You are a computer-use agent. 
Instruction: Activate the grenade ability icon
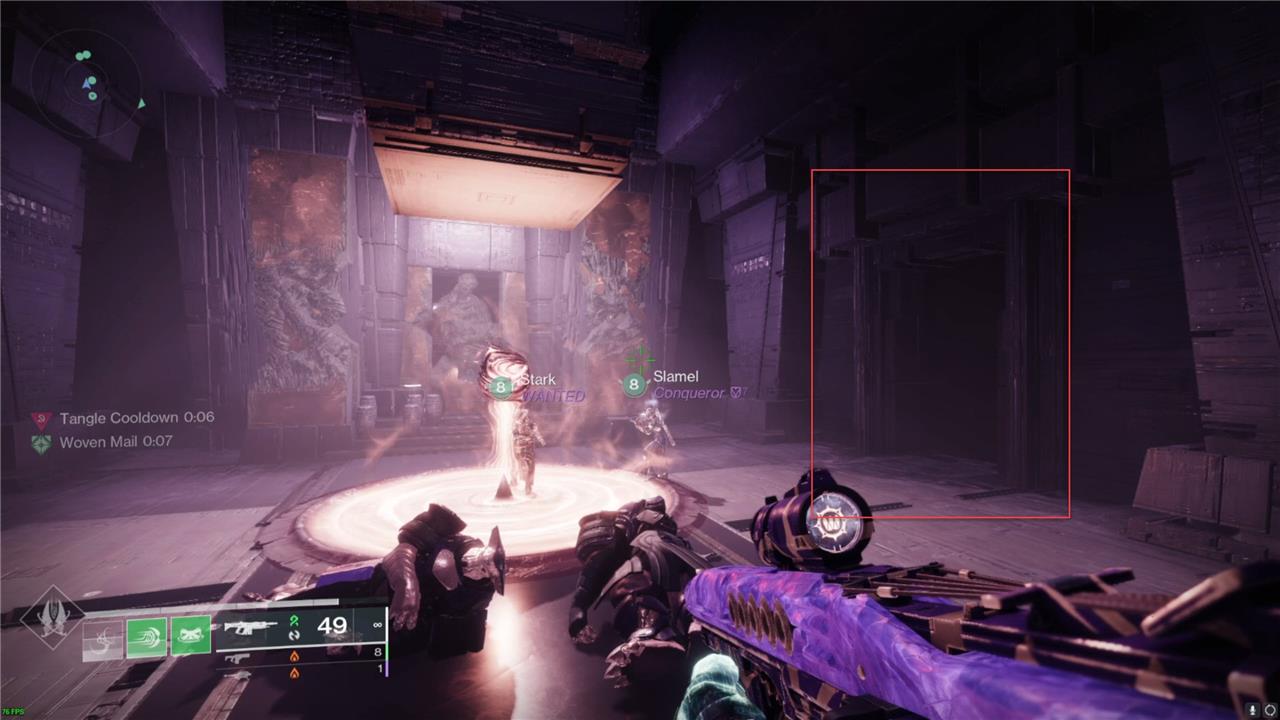tap(103, 637)
